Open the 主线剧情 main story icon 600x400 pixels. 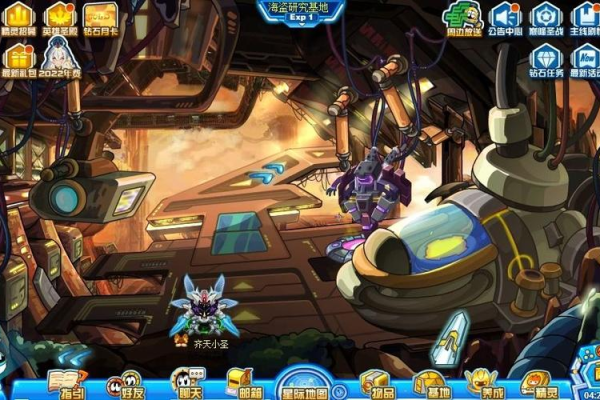click(x=585, y=16)
